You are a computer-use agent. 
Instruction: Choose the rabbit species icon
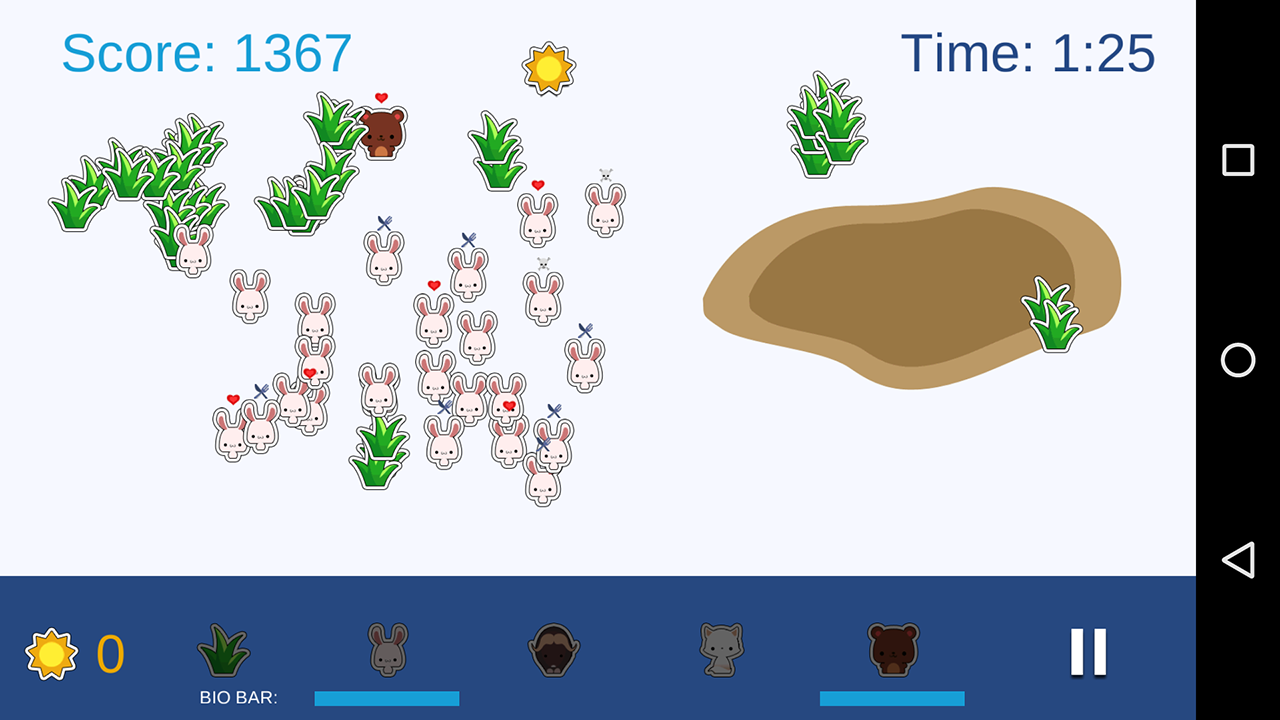(x=387, y=649)
